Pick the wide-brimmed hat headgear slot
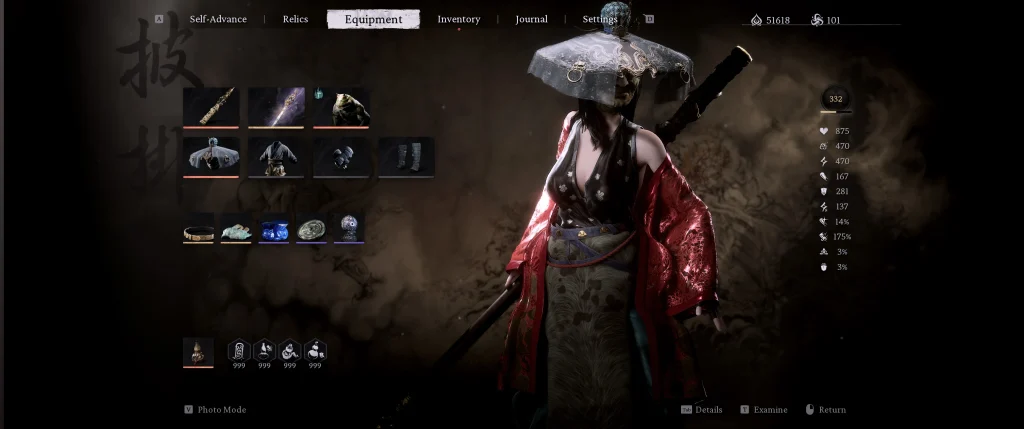 pos(211,156)
